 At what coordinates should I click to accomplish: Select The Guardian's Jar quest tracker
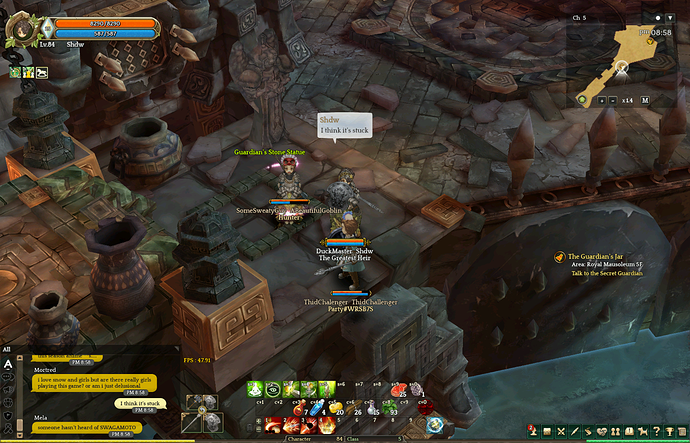tap(602, 257)
